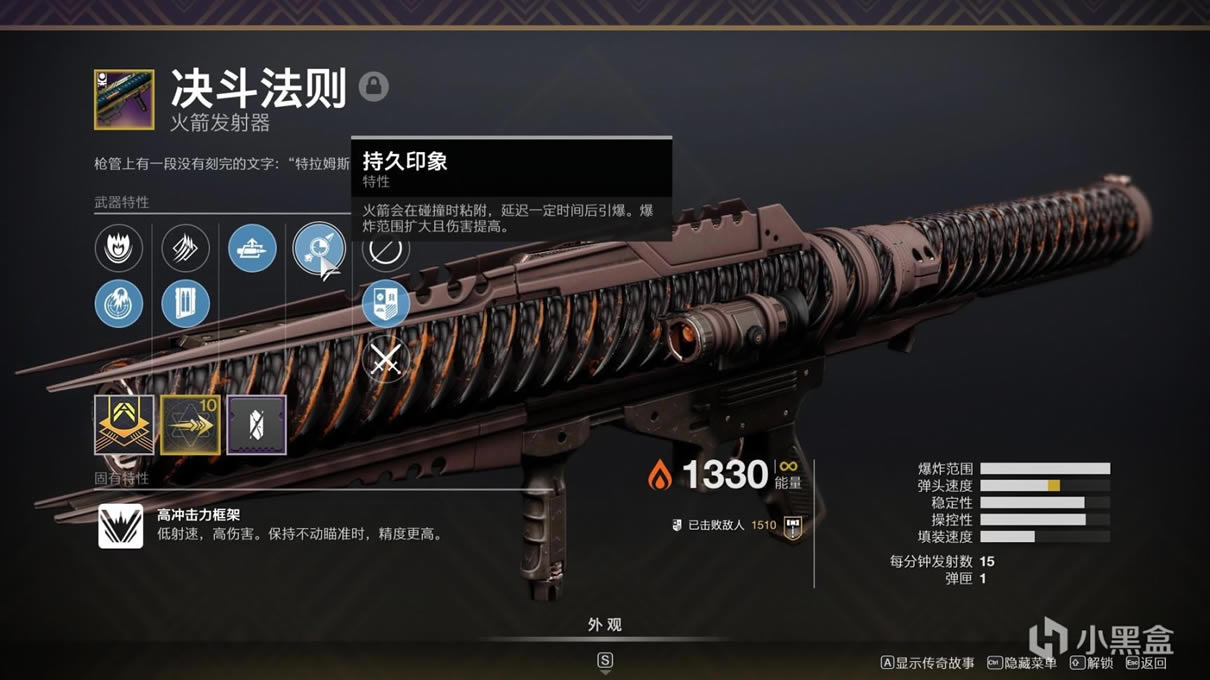Select the Lasting Impression (持久印象) trait
The width and height of the screenshot is (1210, 680).
click(318, 248)
